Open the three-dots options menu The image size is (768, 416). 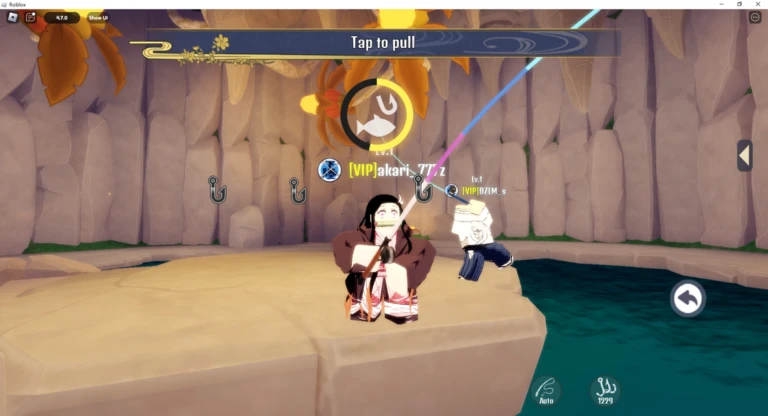tap(754, 18)
